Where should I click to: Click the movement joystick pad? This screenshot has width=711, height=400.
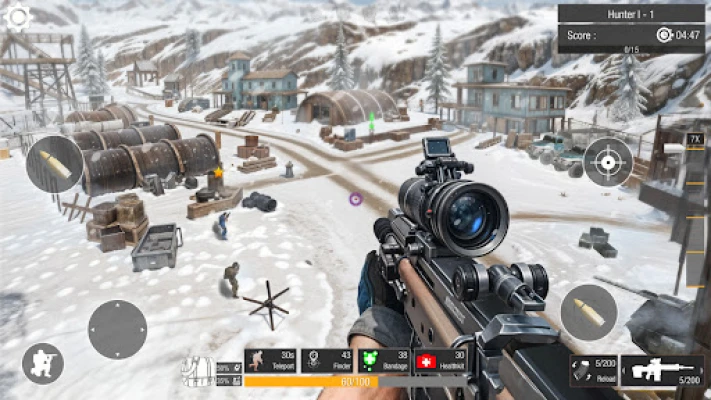tap(117, 329)
